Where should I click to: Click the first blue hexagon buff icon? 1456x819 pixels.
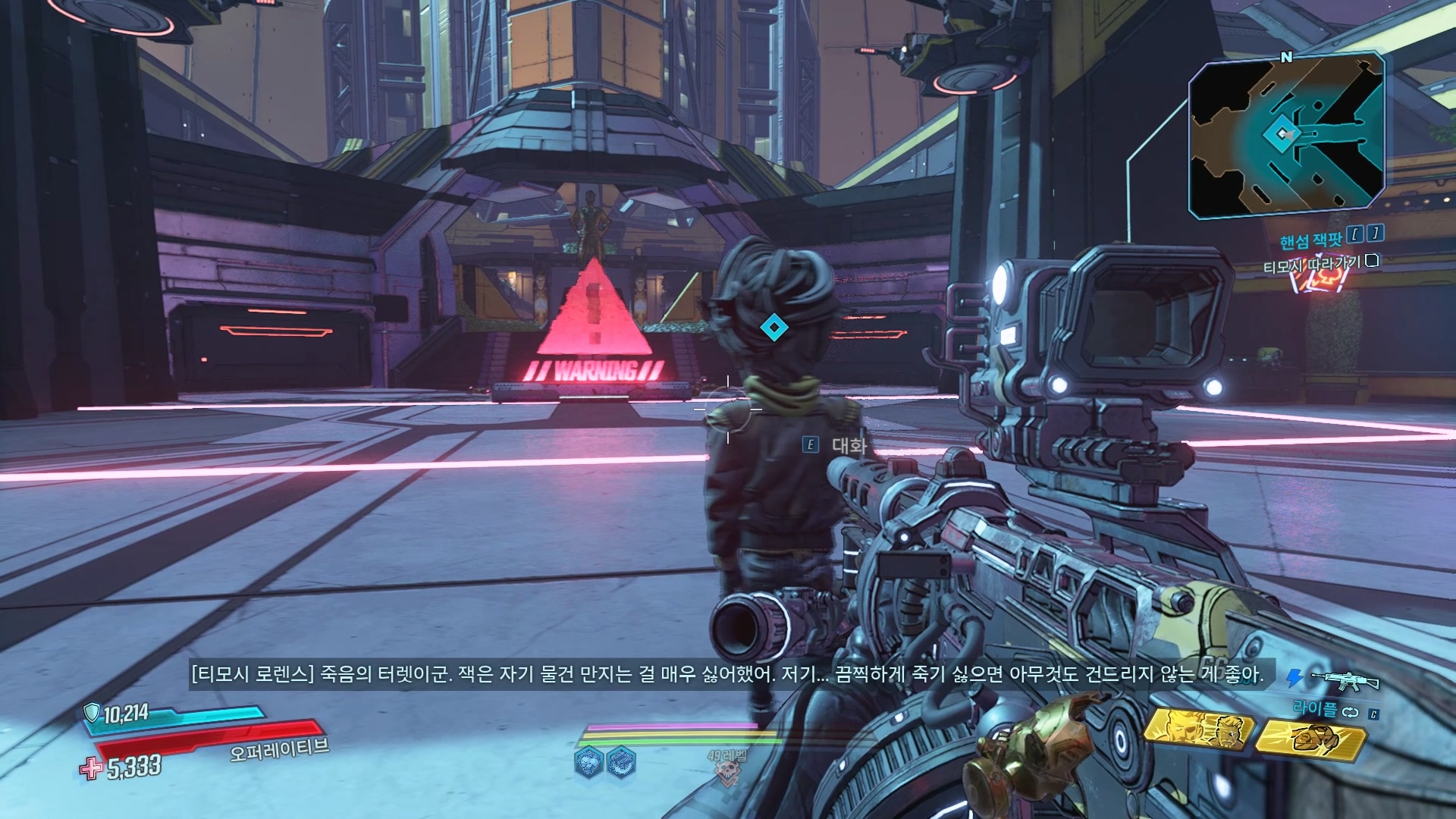click(588, 762)
